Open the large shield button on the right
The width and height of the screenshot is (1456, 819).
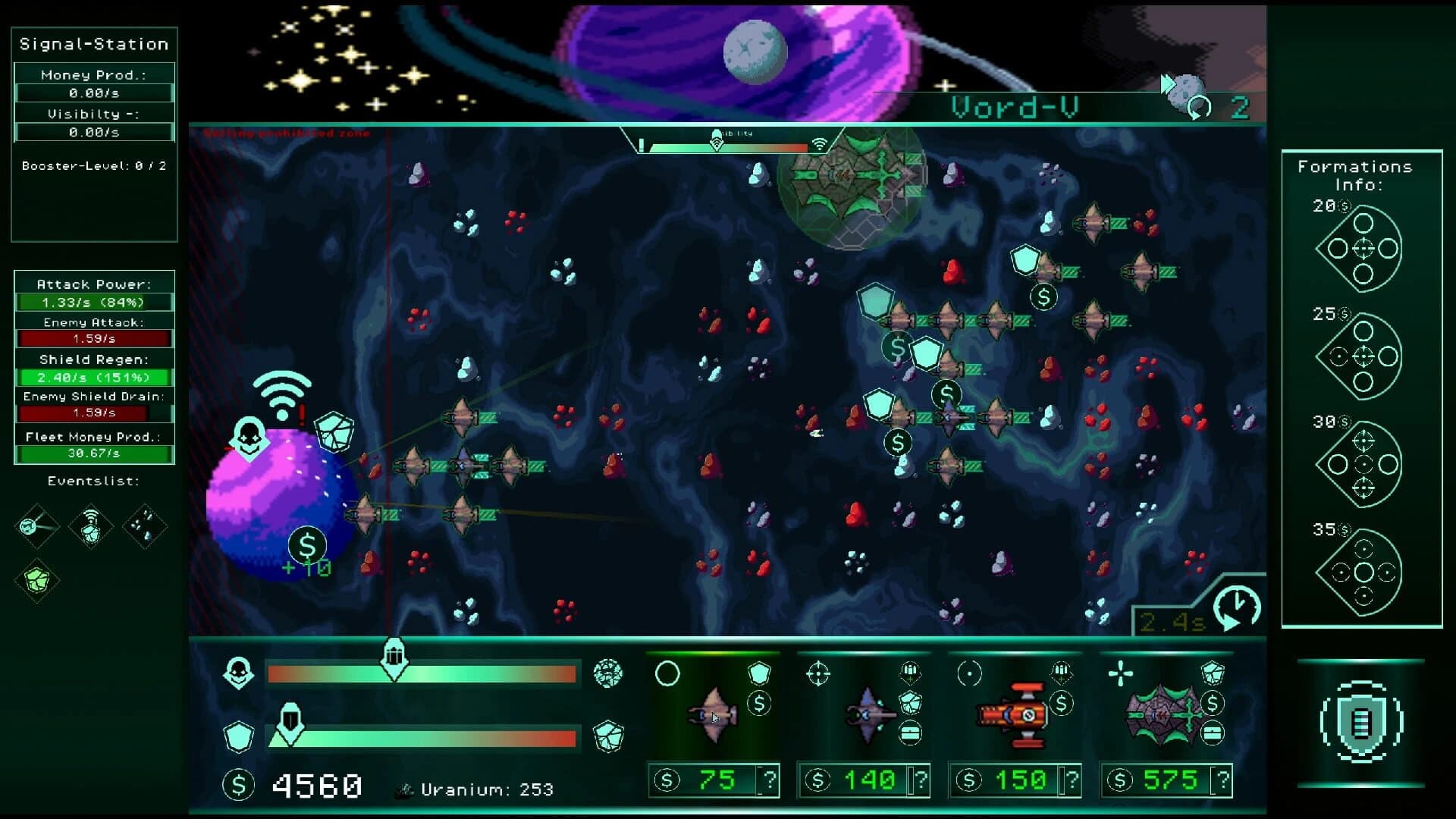1363,723
